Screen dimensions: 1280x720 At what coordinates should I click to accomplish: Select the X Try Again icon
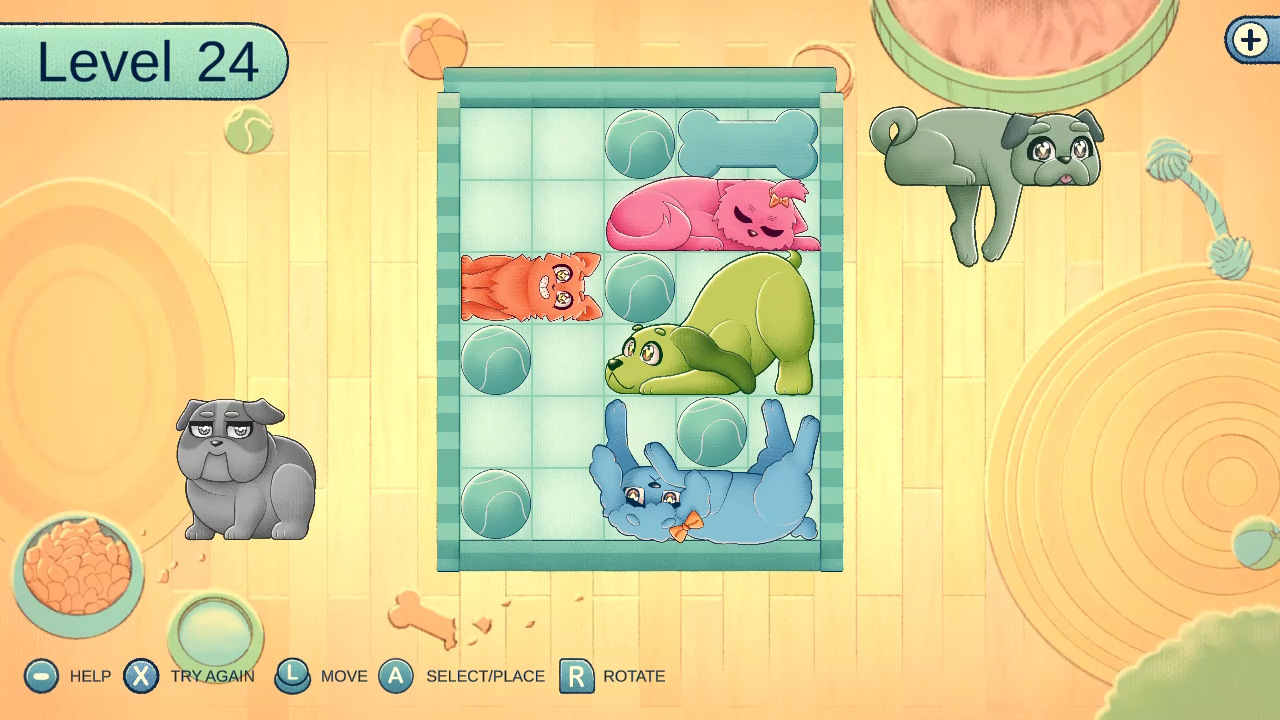point(142,676)
